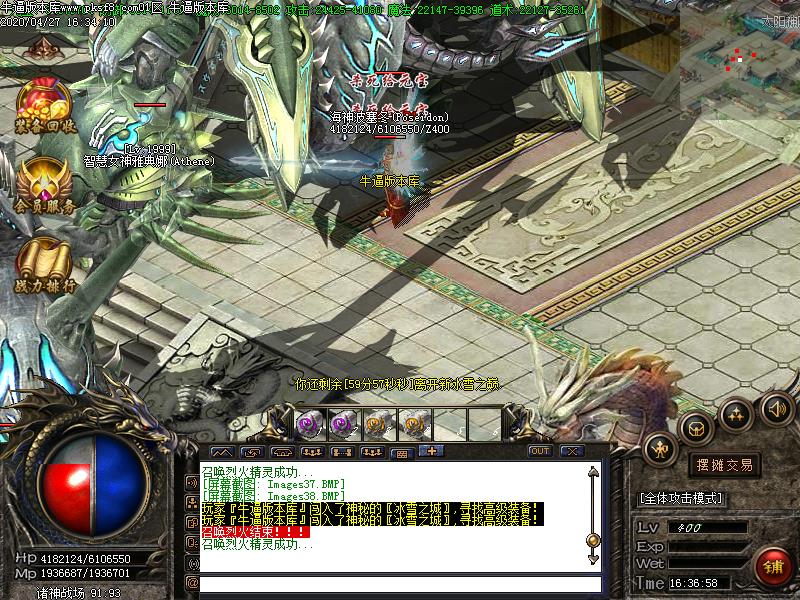The height and width of the screenshot is (600, 800).
Task: Toggle the 全体攻击模式 attack mode label
Action: point(681,498)
